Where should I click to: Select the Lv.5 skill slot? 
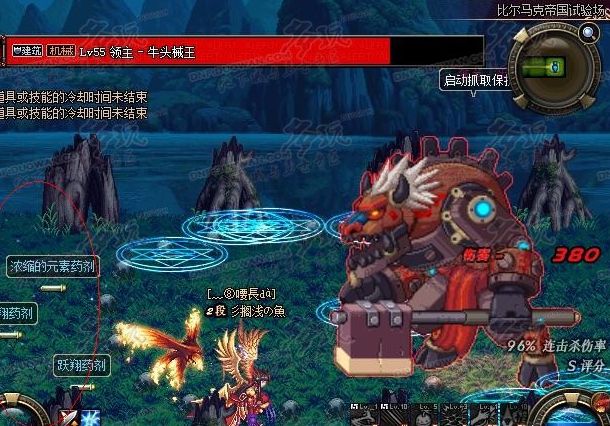pyautogui.click(x=428, y=410)
